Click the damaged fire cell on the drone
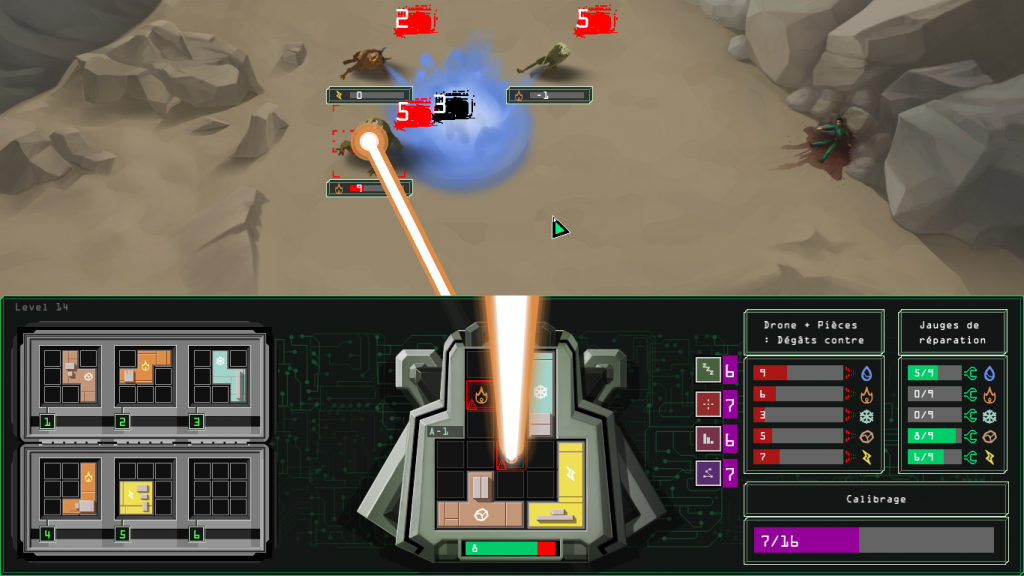 click(x=481, y=394)
